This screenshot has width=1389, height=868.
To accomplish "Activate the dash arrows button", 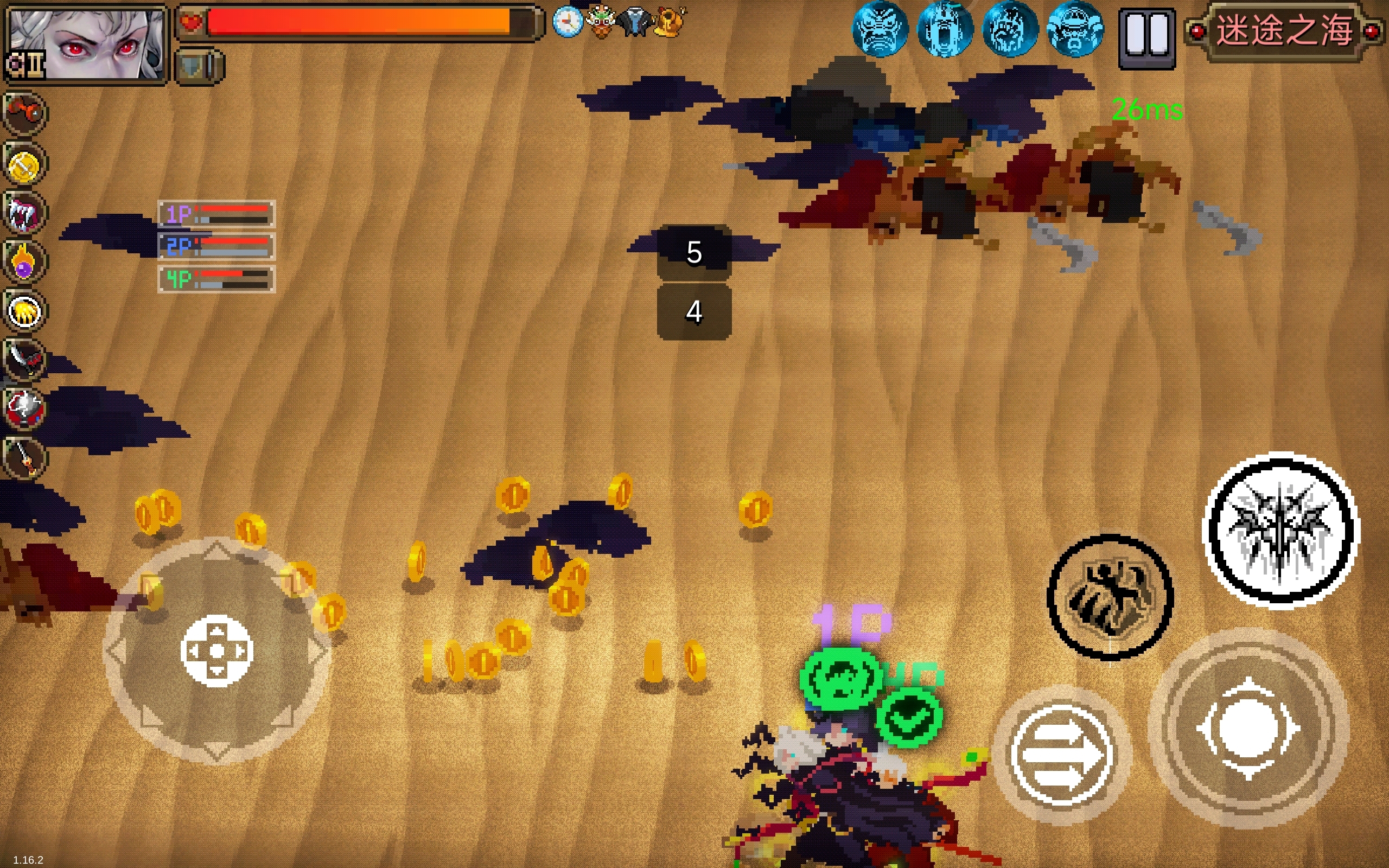I will tap(1061, 755).
